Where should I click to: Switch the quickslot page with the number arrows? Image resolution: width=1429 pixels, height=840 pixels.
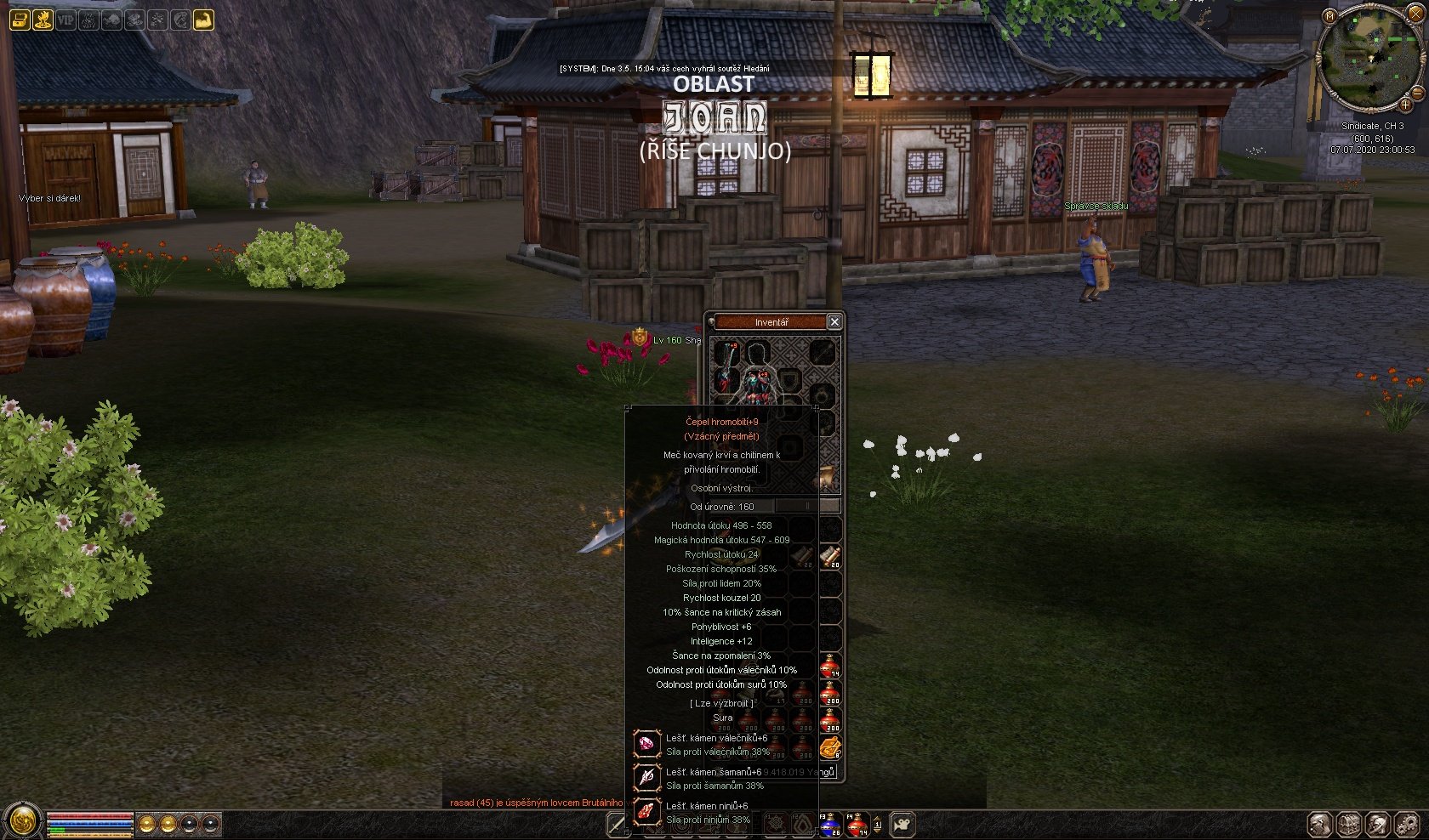coord(878,824)
